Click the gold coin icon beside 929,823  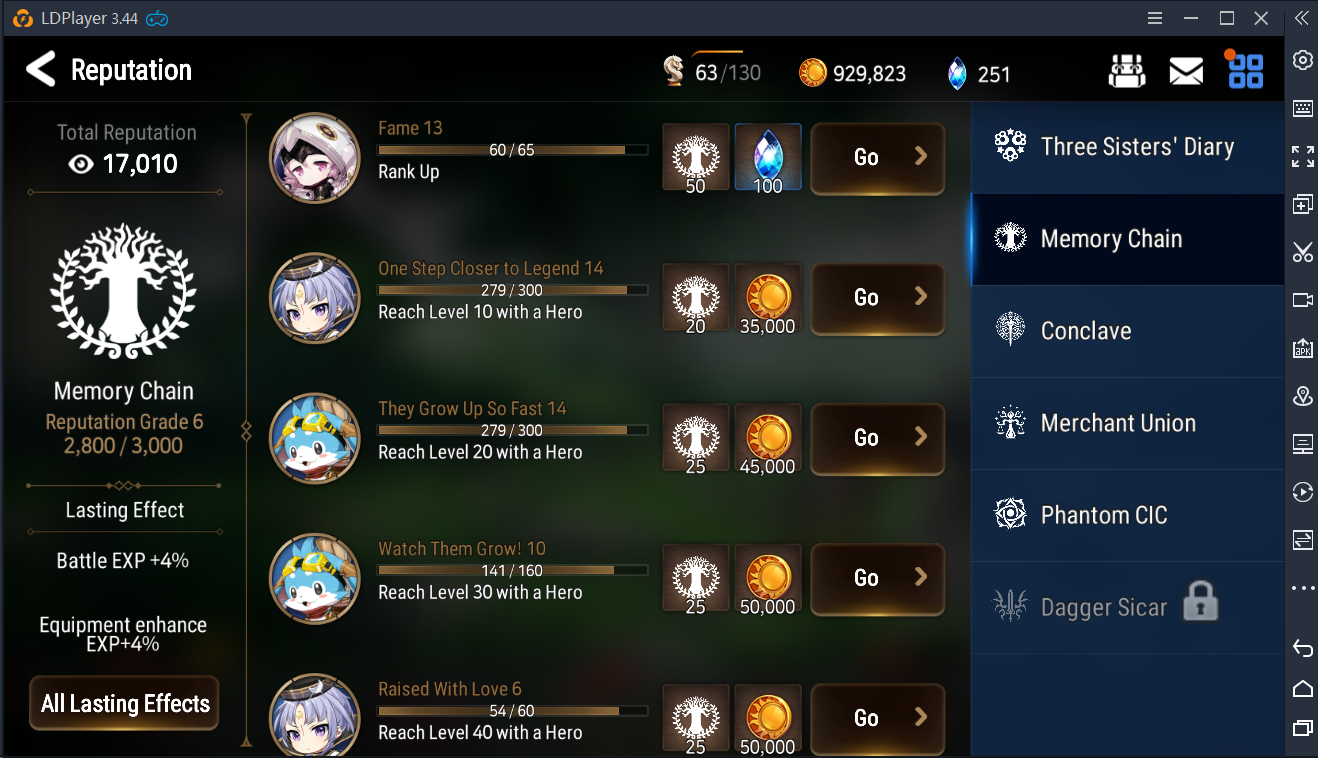tap(813, 73)
